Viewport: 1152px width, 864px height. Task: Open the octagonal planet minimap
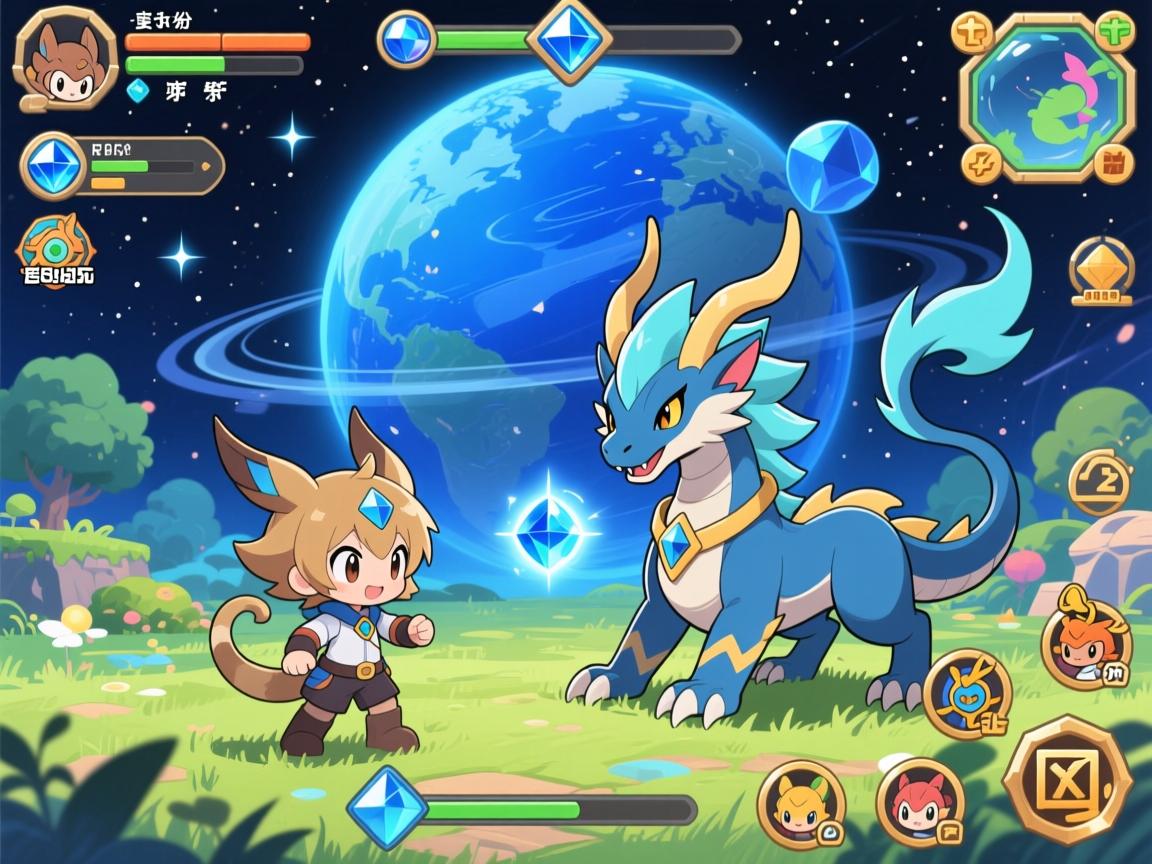[1047, 95]
